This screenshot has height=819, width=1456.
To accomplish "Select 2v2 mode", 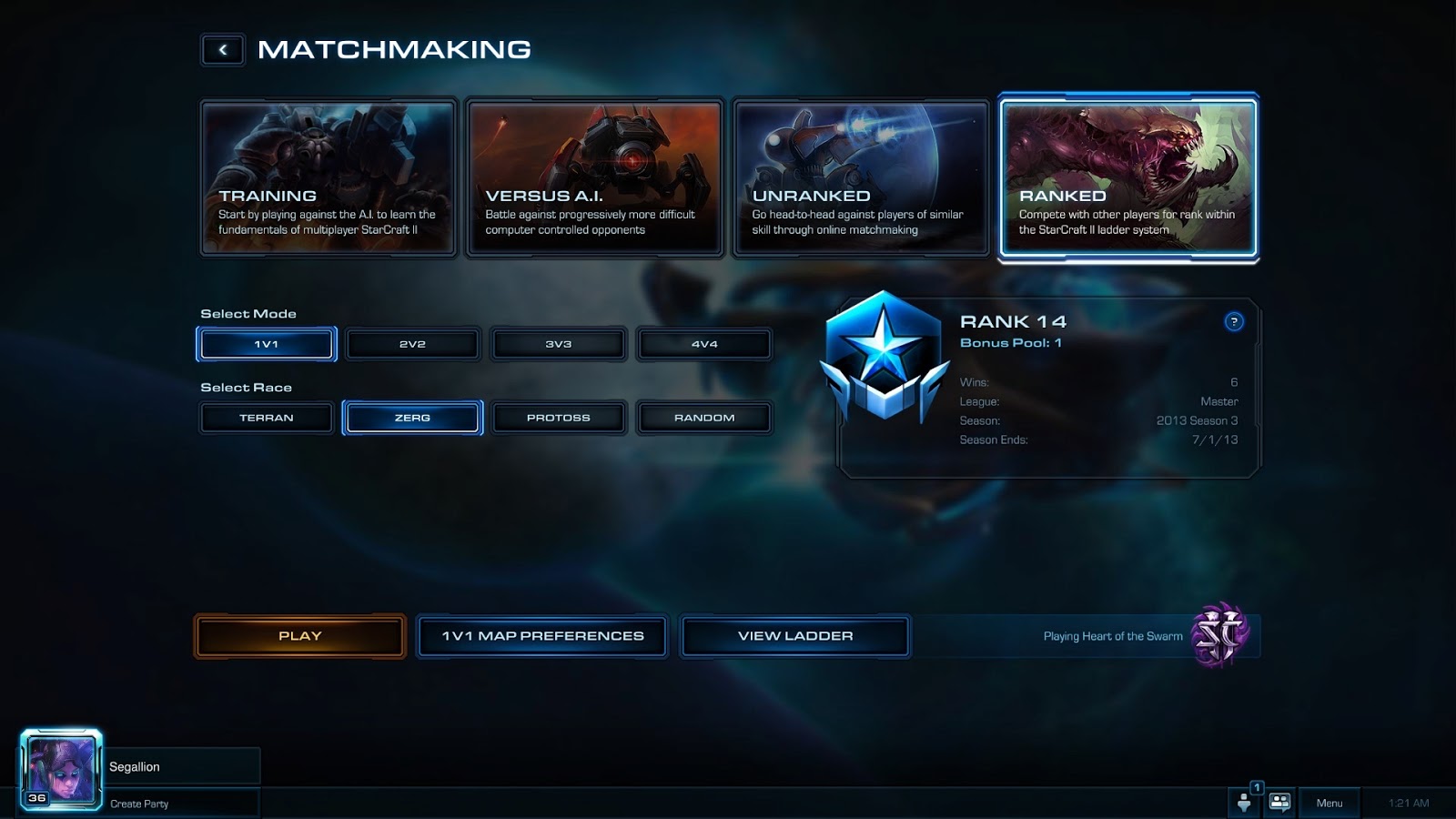I will click(x=412, y=344).
